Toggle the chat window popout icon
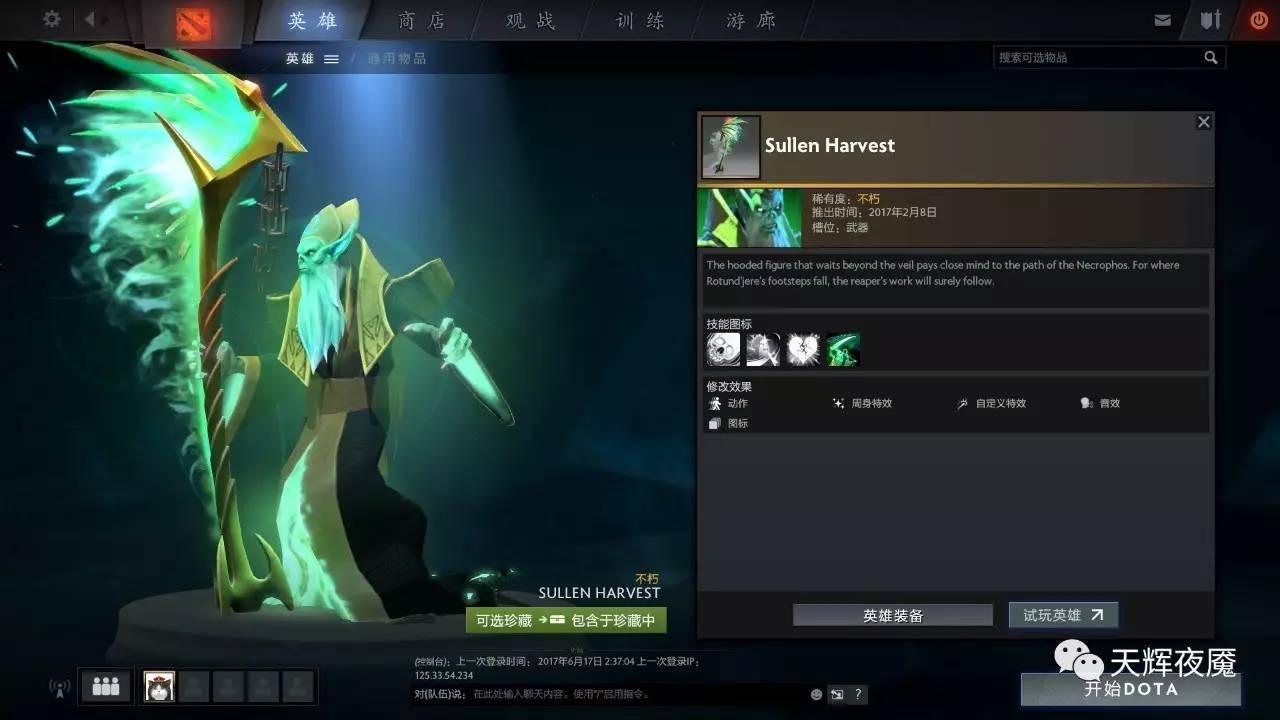This screenshot has width=1280, height=720. point(837,693)
